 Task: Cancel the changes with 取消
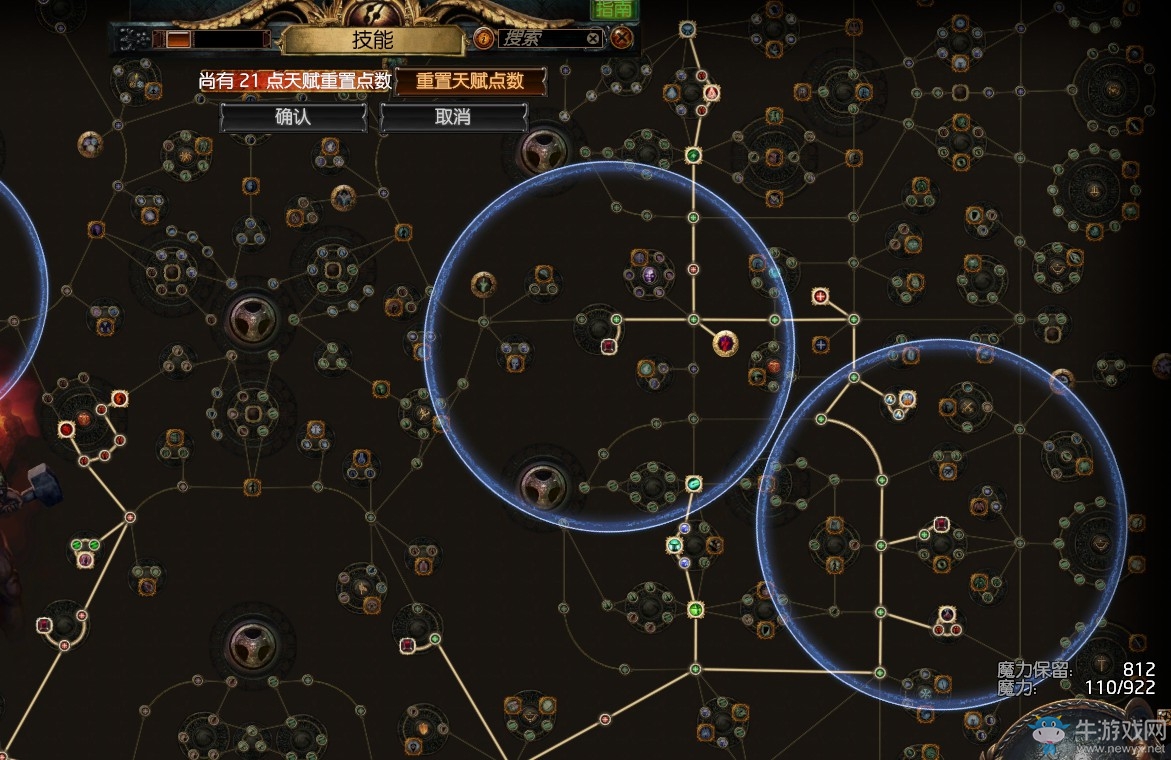(x=453, y=117)
